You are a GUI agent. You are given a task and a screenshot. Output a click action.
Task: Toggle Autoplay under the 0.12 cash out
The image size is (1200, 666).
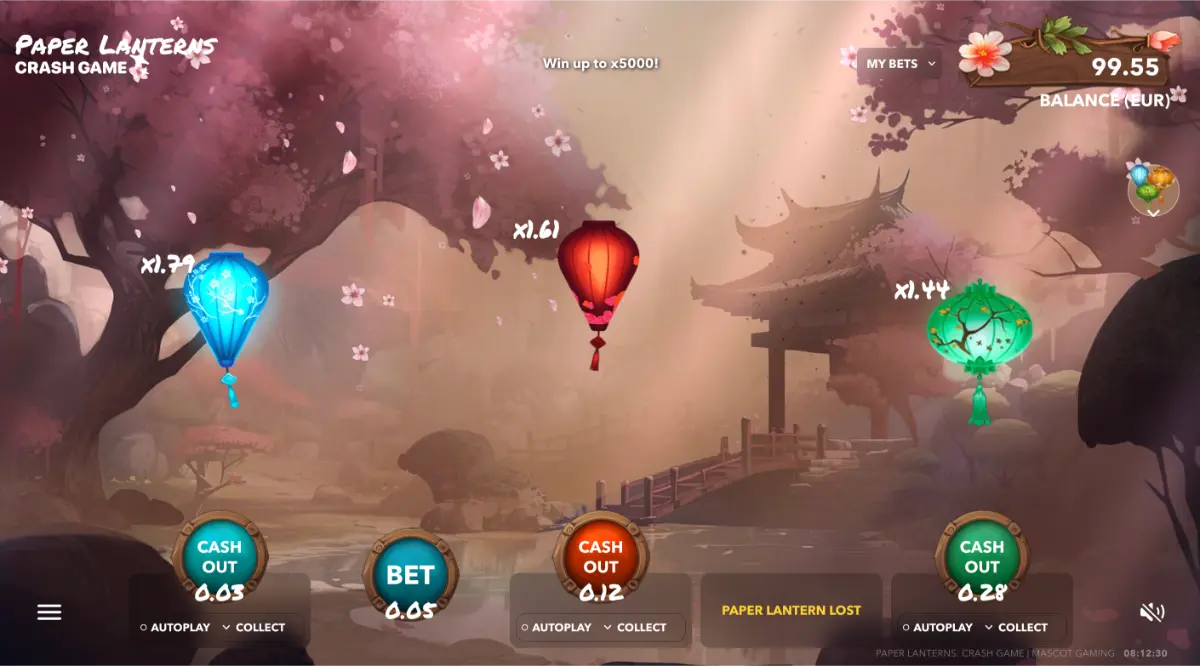coord(557,628)
